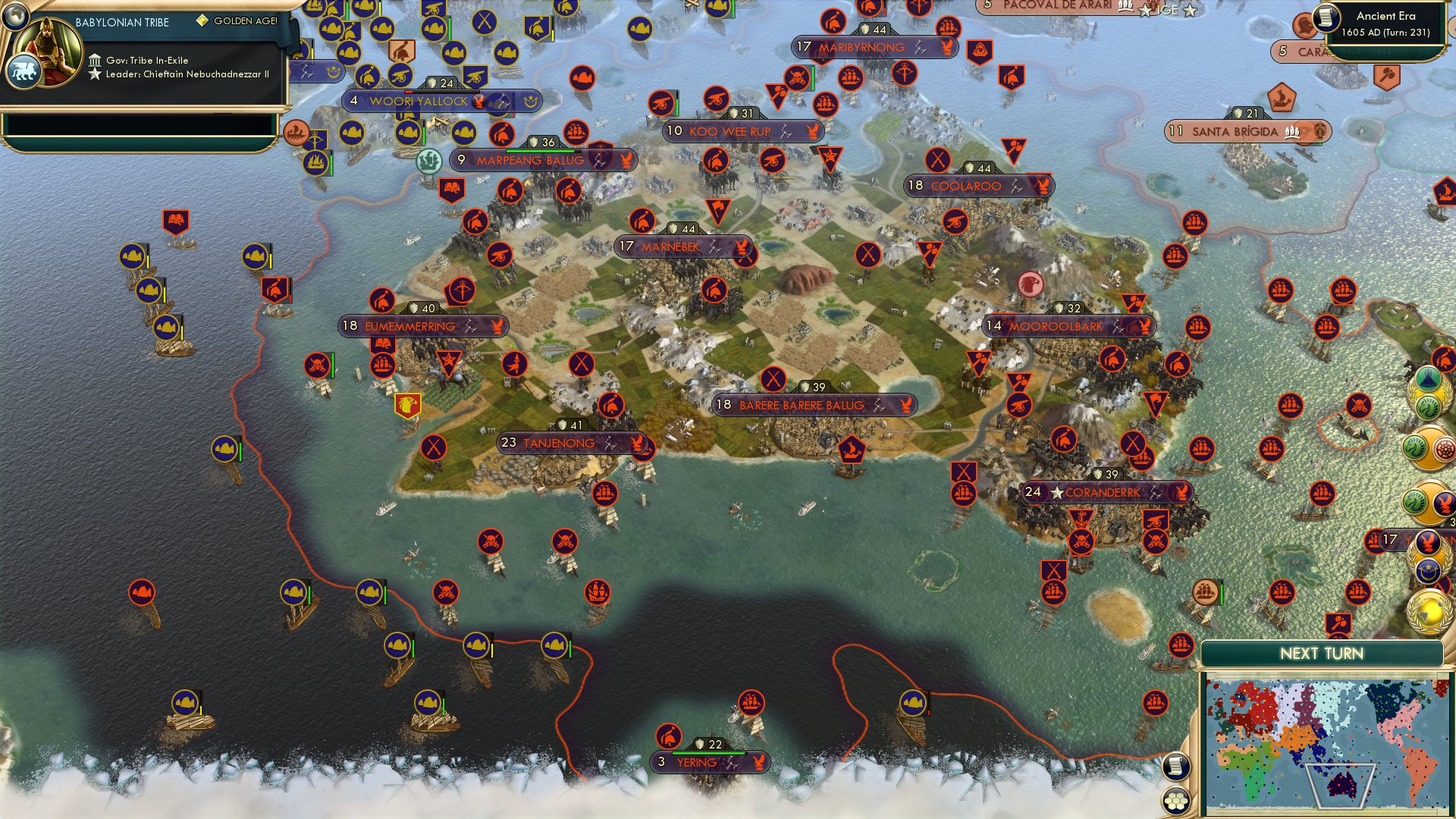Click the Golden Age diamond icon

pos(203,21)
